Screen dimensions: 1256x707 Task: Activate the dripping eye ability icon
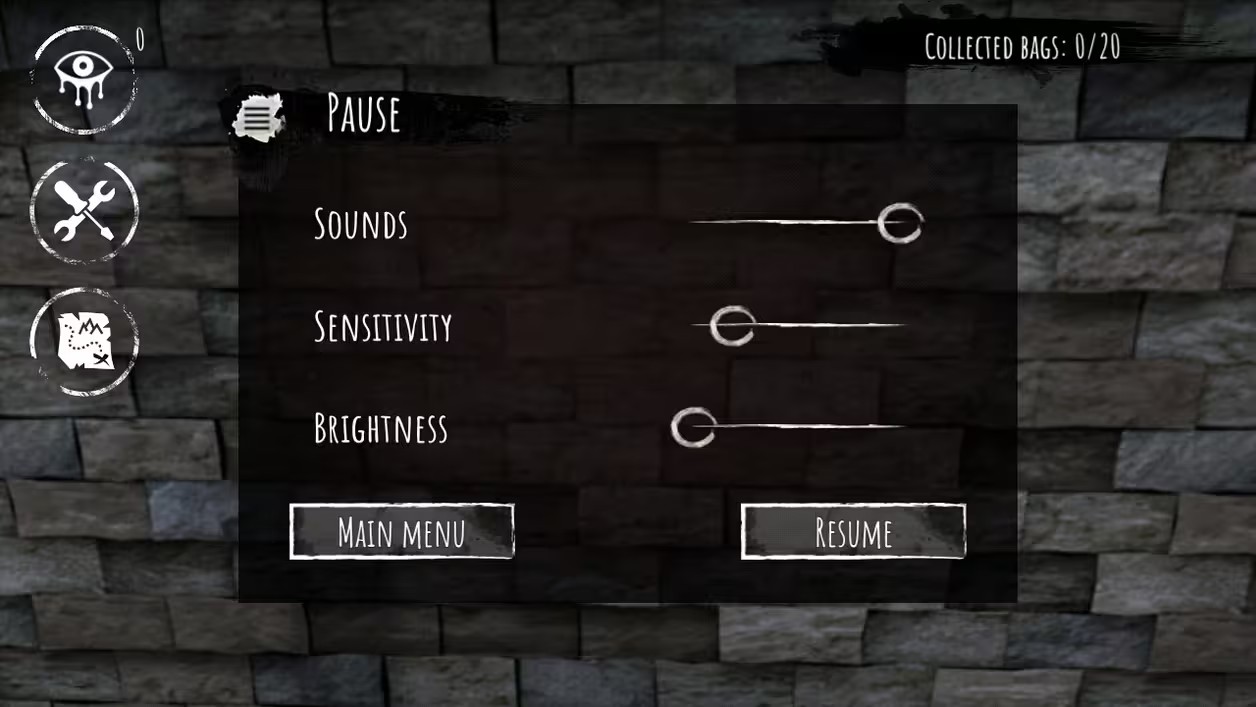(84, 79)
